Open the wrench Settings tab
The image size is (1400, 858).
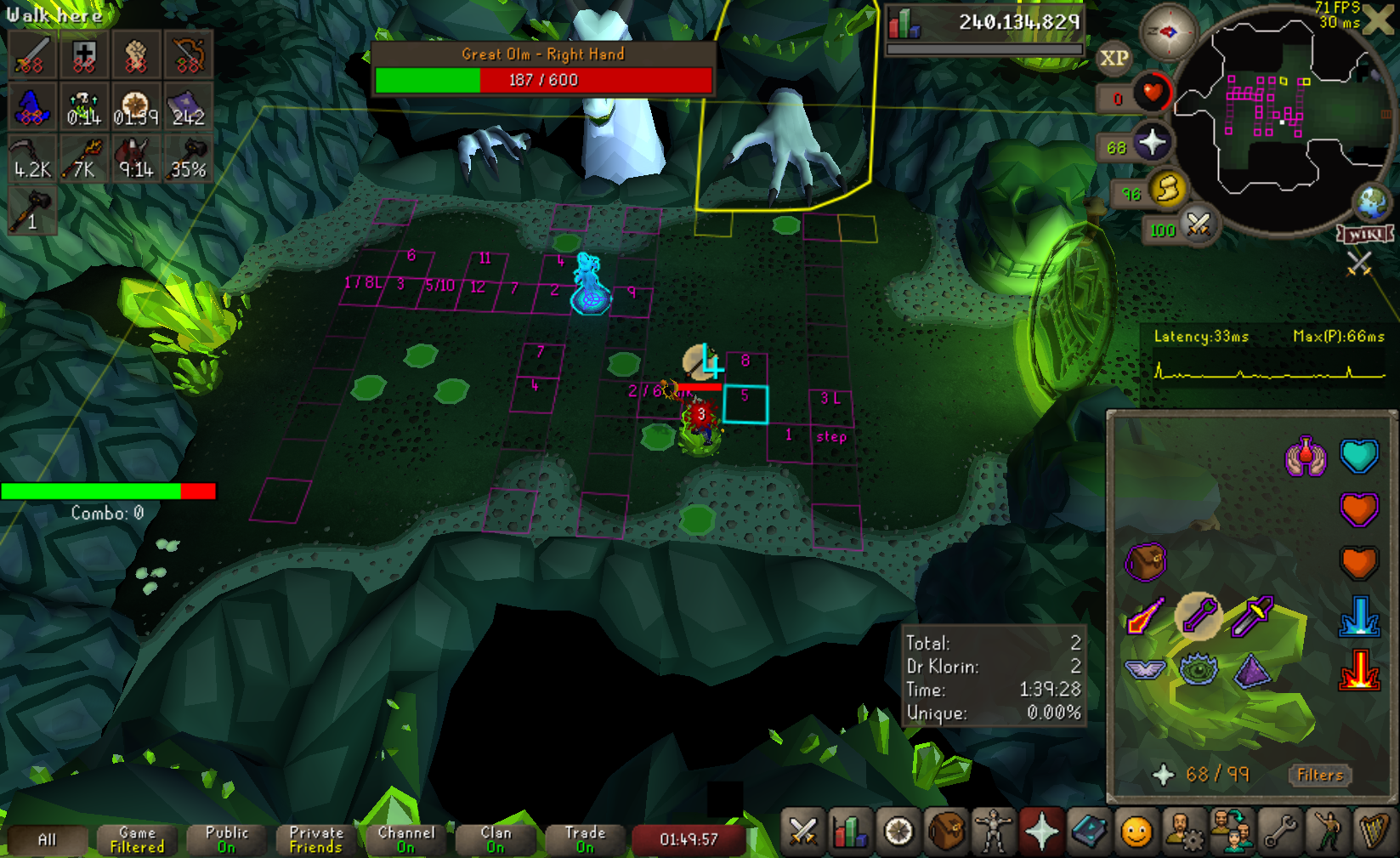[1279, 832]
